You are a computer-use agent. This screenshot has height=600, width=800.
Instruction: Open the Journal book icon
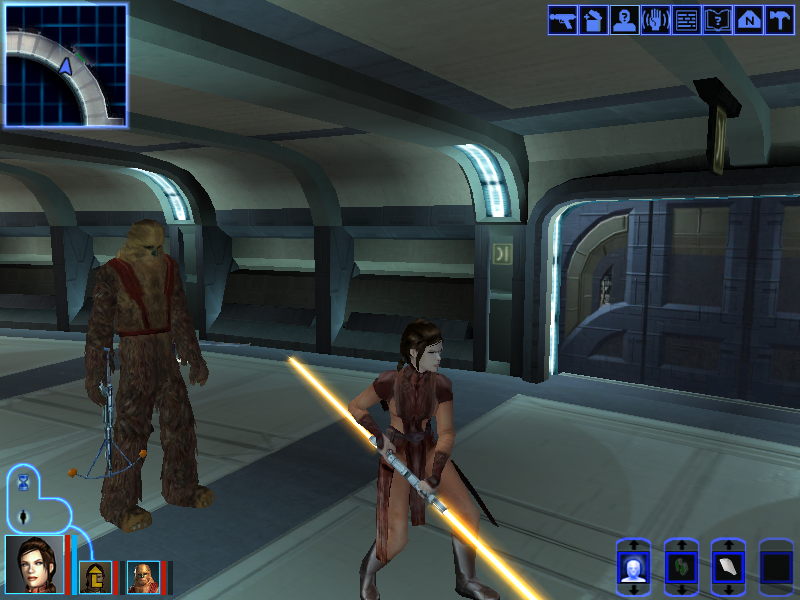pos(717,20)
